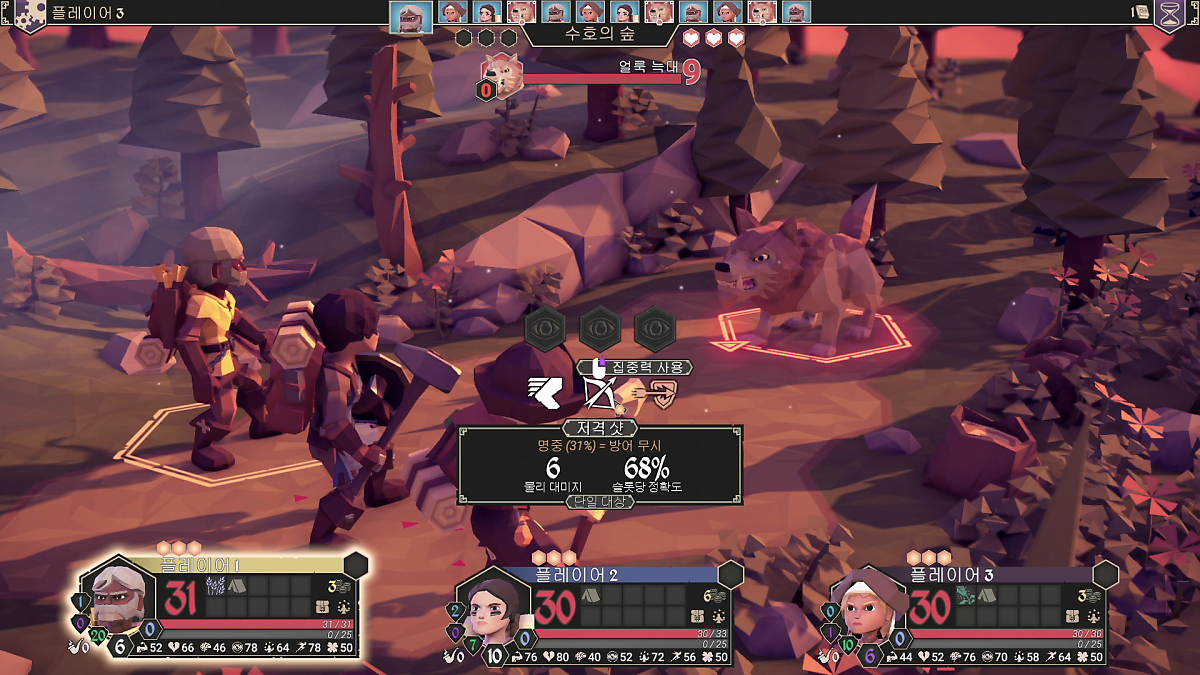Select the bow attack ability icon
The height and width of the screenshot is (675, 1200).
601,393
